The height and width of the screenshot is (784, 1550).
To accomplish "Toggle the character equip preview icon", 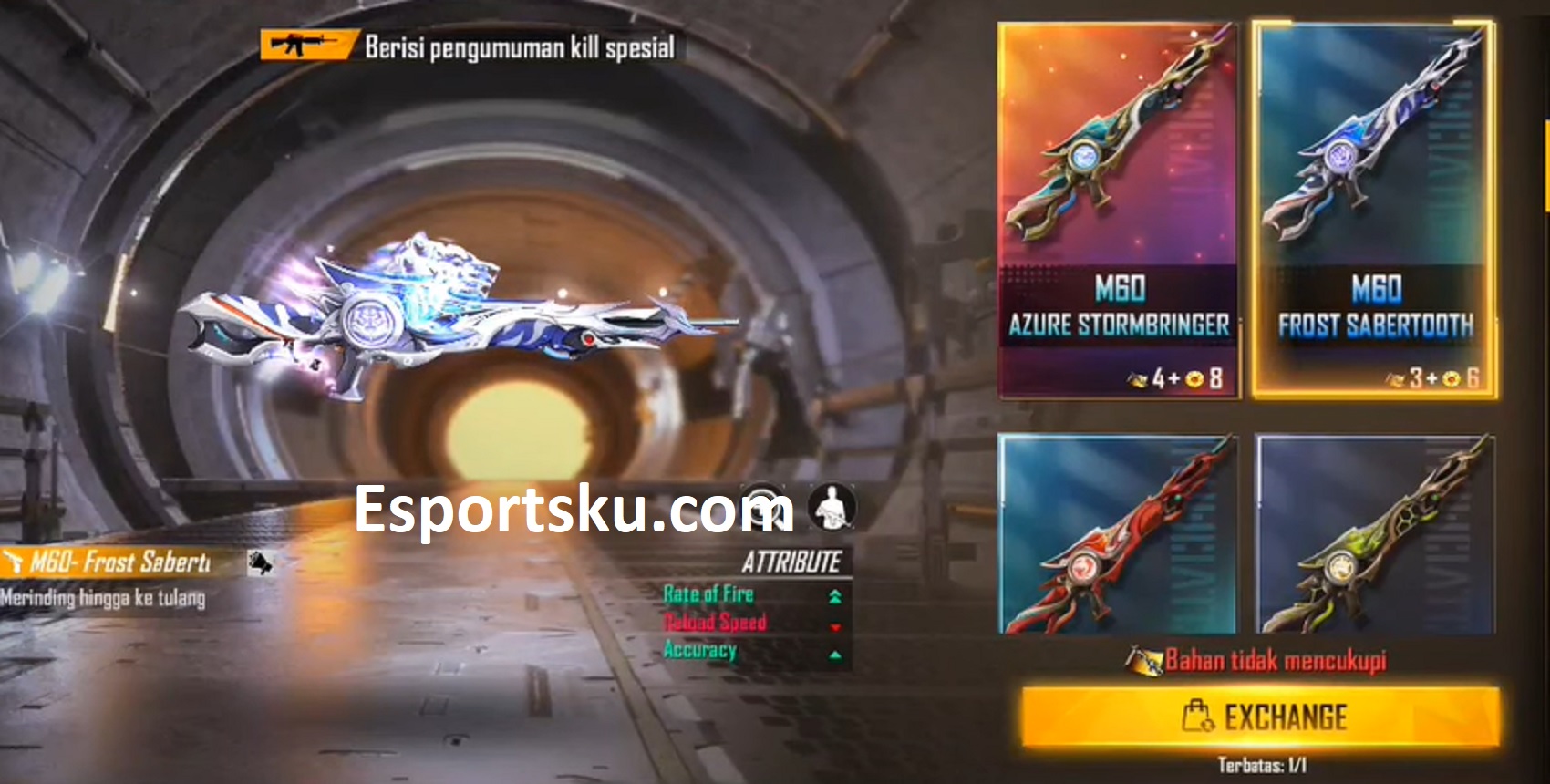I will (x=832, y=507).
